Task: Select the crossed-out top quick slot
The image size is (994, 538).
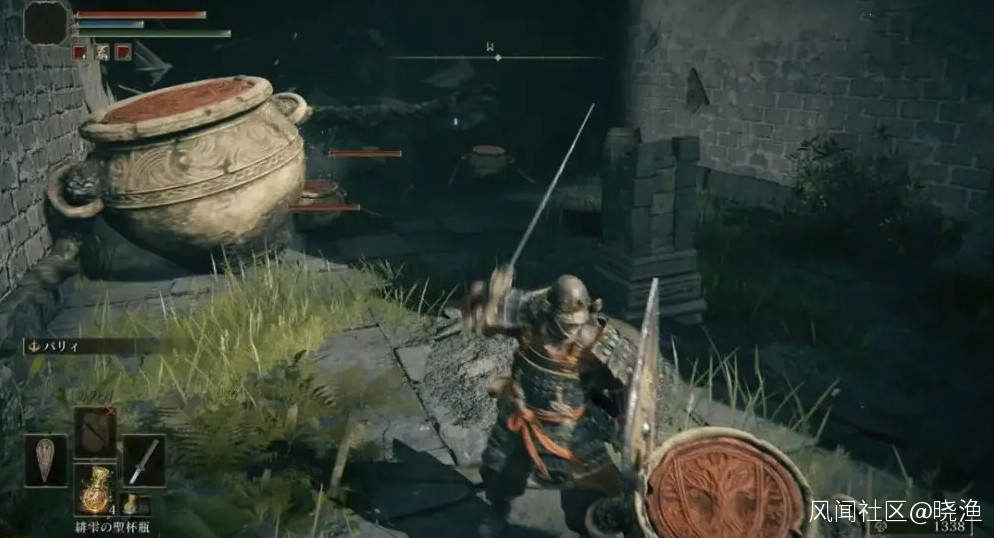Action: [95, 431]
